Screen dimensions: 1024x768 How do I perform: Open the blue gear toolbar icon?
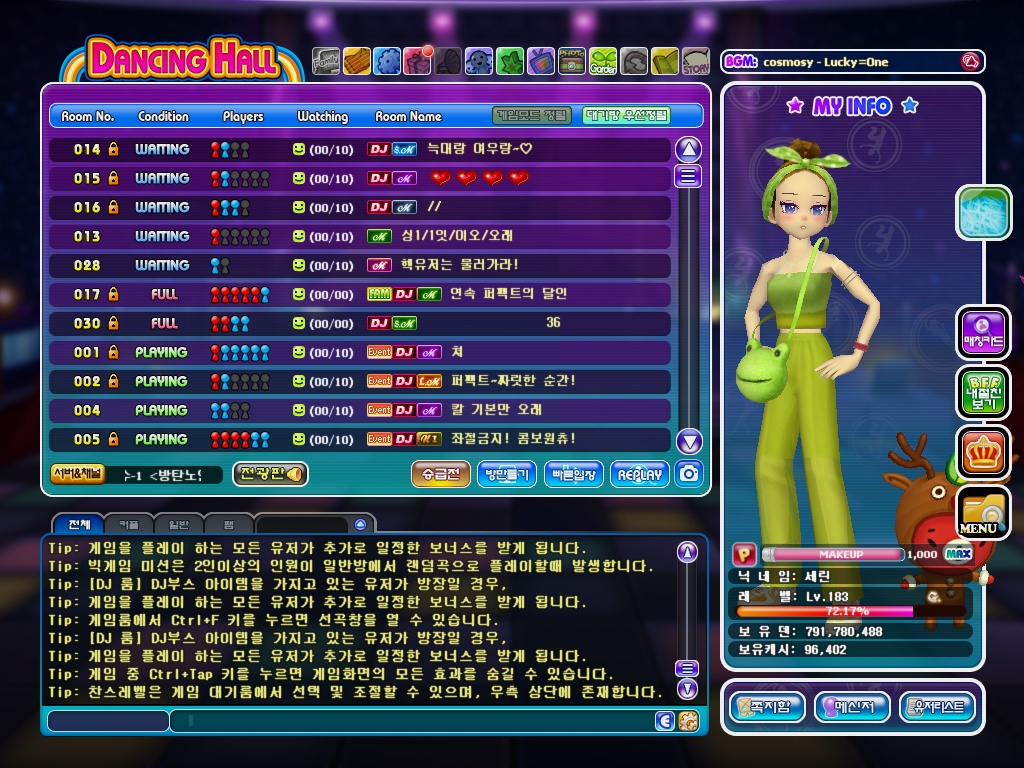point(387,62)
